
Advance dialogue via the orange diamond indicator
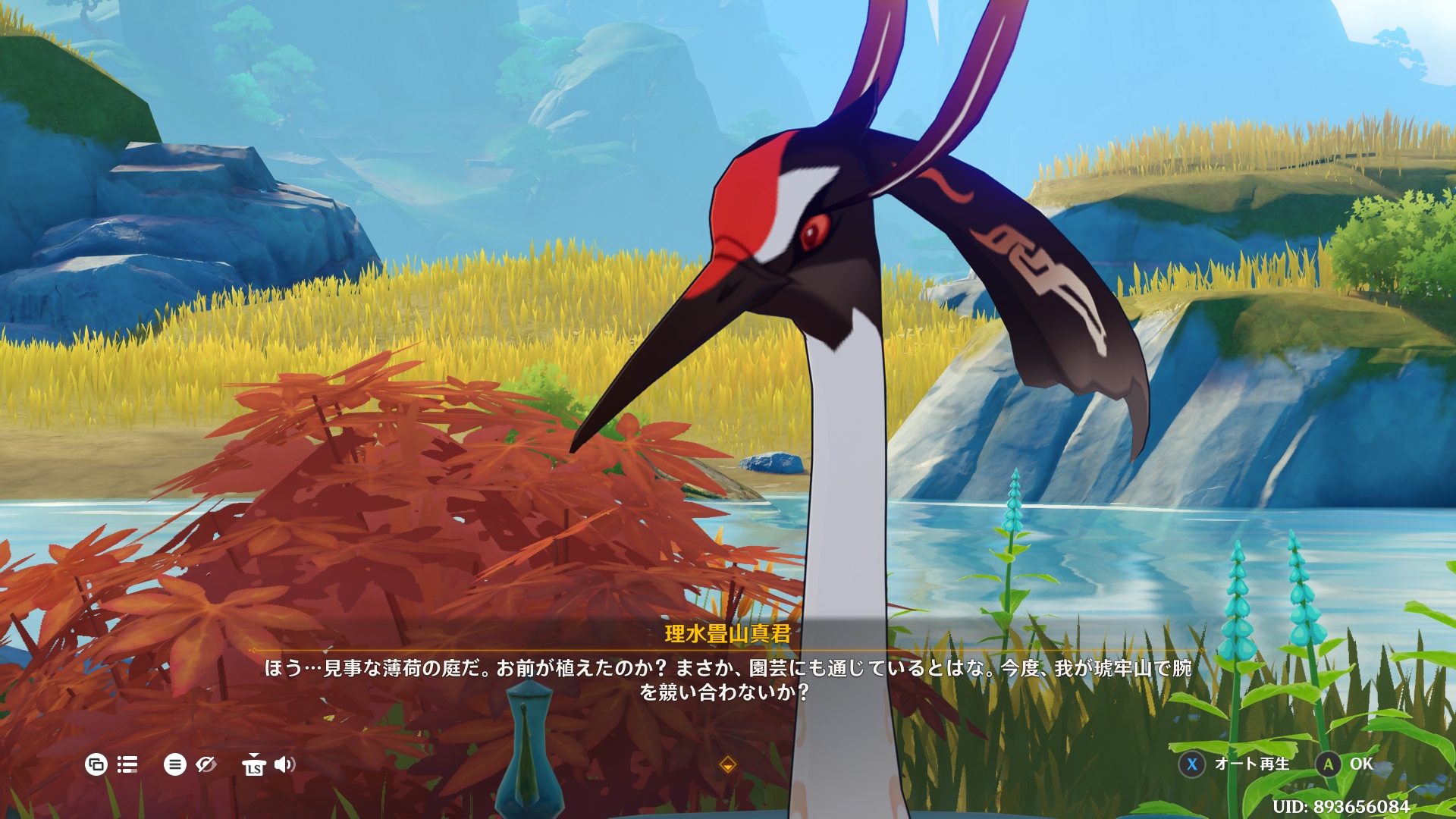[727, 764]
